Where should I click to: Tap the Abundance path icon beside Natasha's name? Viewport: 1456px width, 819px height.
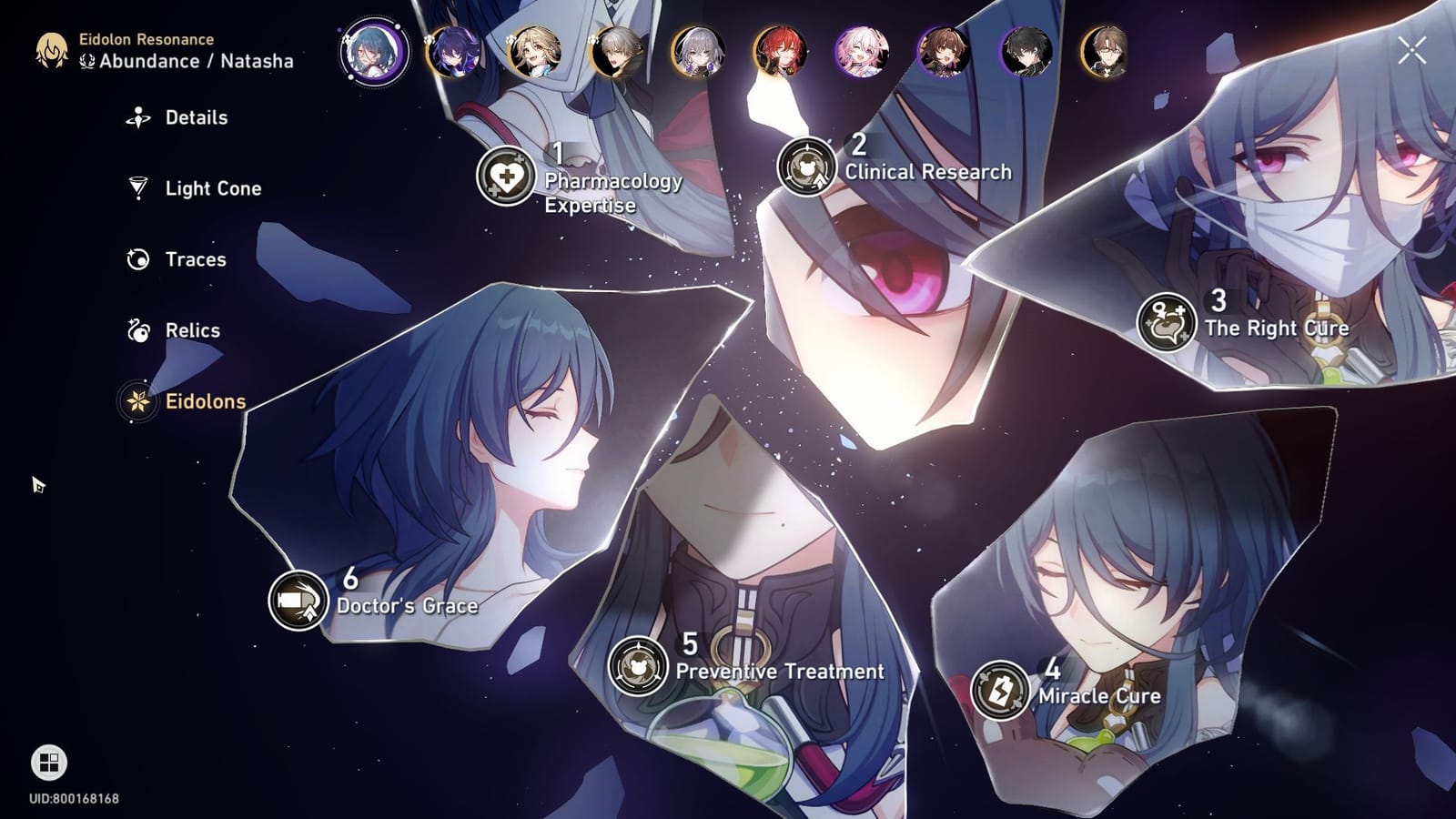87,60
